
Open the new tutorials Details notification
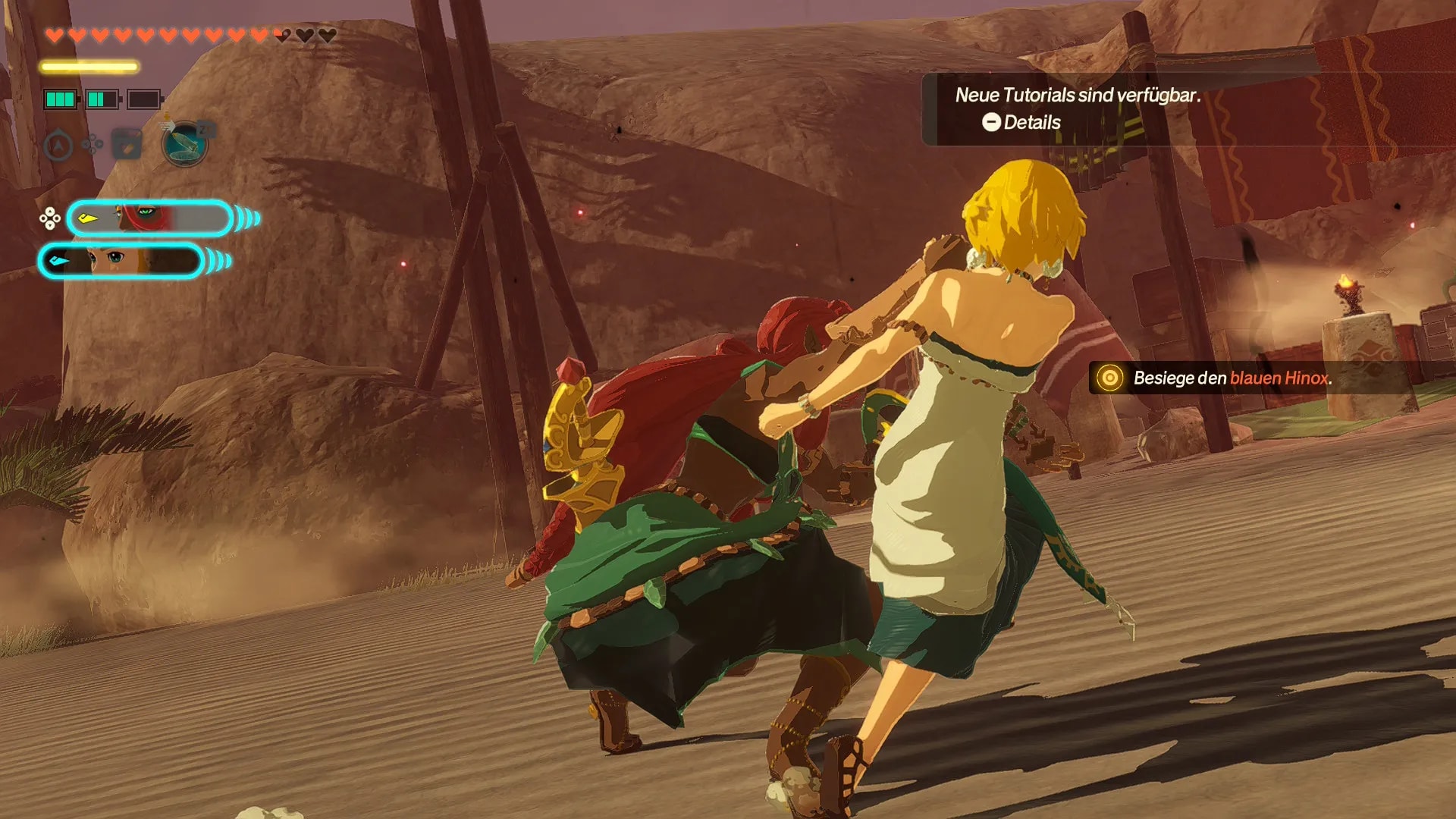(x=1021, y=122)
